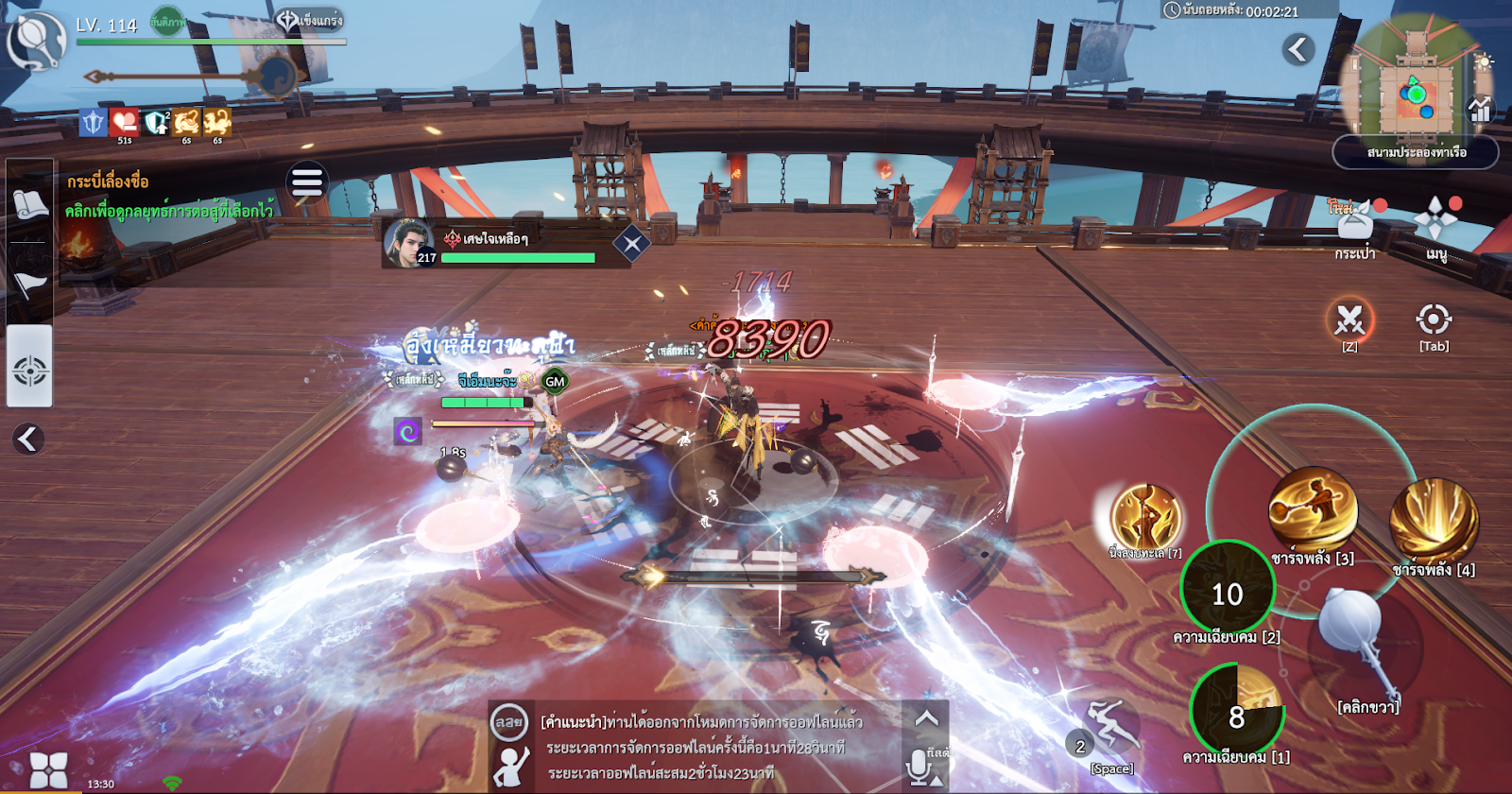Toggle the crossed swords [Z] combat button
The height and width of the screenshot is (794, 1512).
[x=1349, y=319]
